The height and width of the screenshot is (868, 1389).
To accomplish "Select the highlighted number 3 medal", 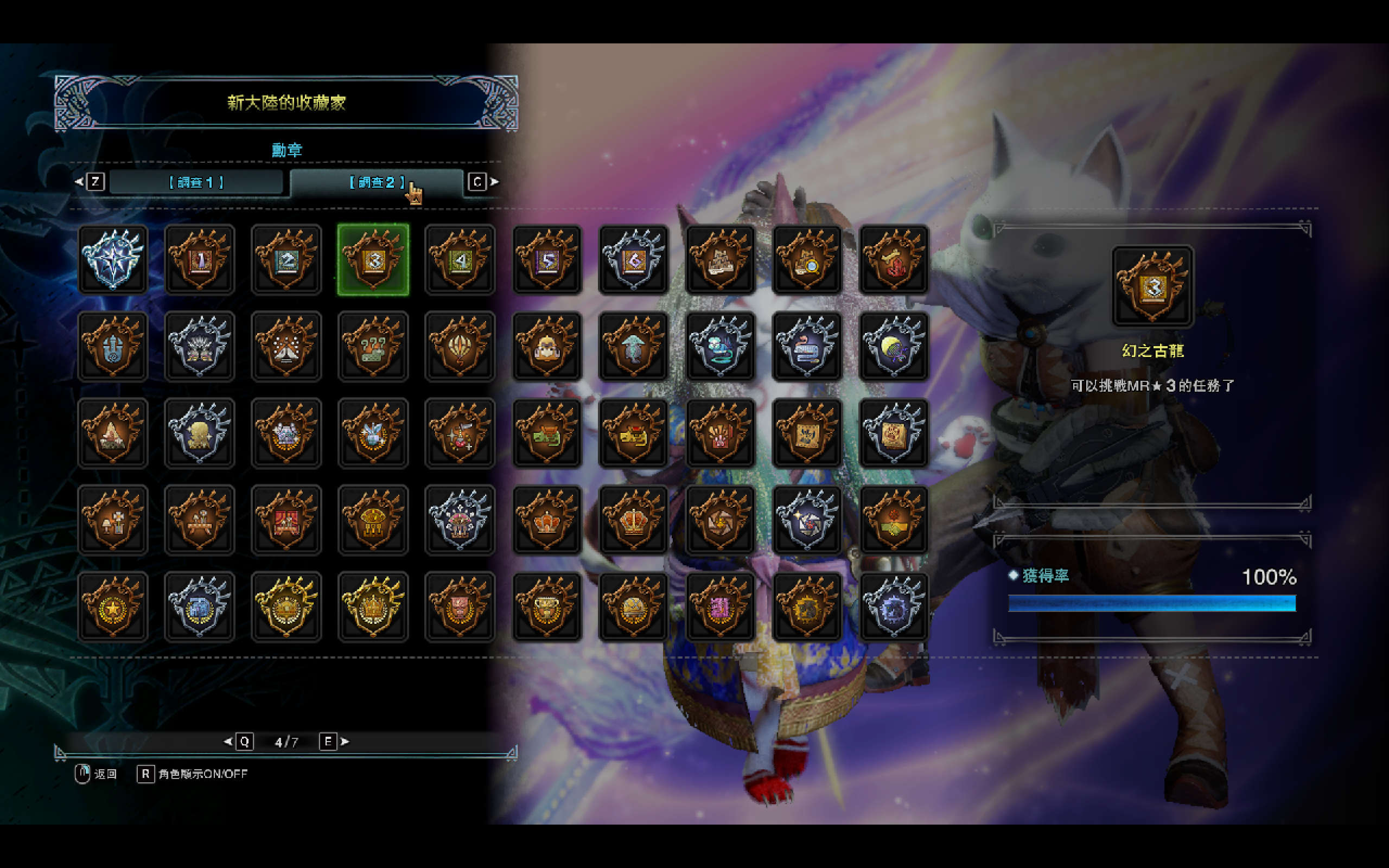I will (373, 260).
